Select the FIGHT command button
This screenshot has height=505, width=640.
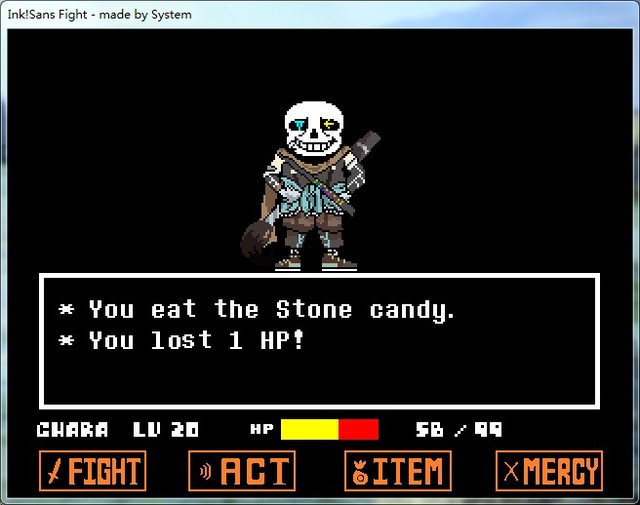(x=92, y=471)
